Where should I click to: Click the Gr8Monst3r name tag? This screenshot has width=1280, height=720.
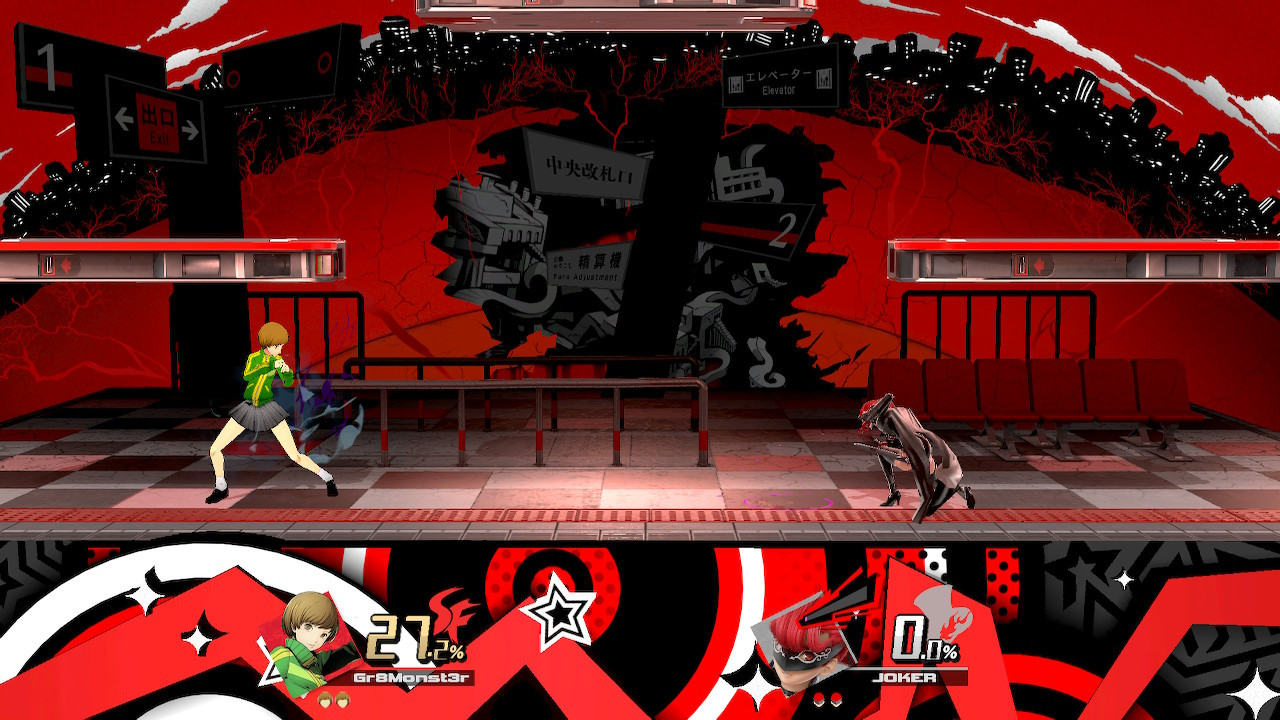pyautogui.click(x=414, y=677)
